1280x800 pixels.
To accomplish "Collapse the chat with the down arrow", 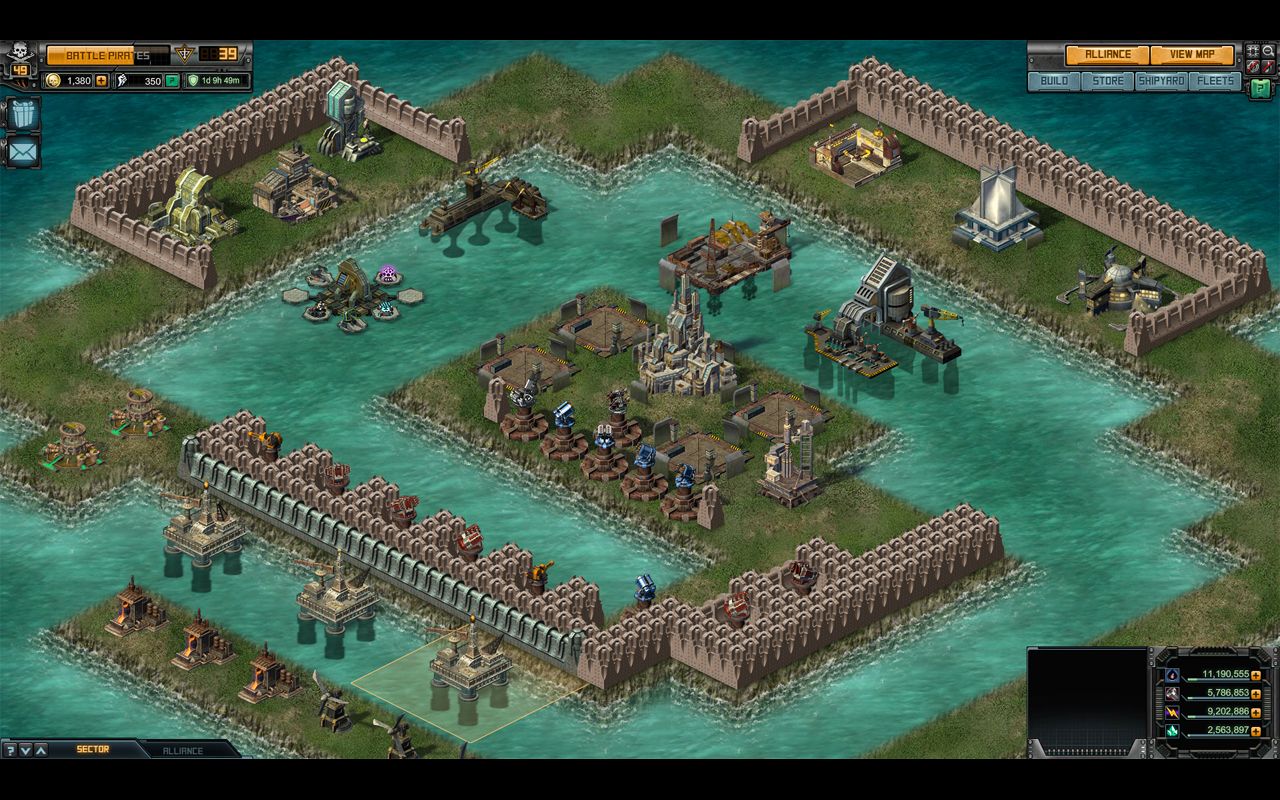I will (x=25, y=750).
